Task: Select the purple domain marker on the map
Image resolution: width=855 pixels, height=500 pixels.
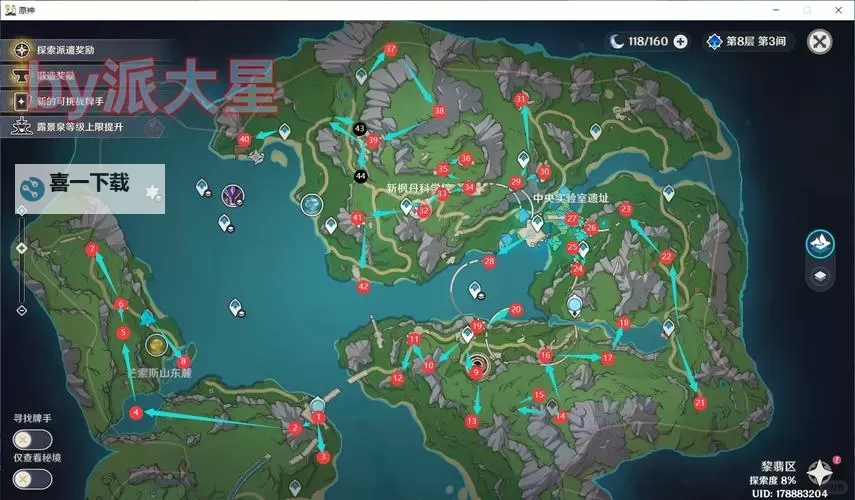Action: point(233,194)
